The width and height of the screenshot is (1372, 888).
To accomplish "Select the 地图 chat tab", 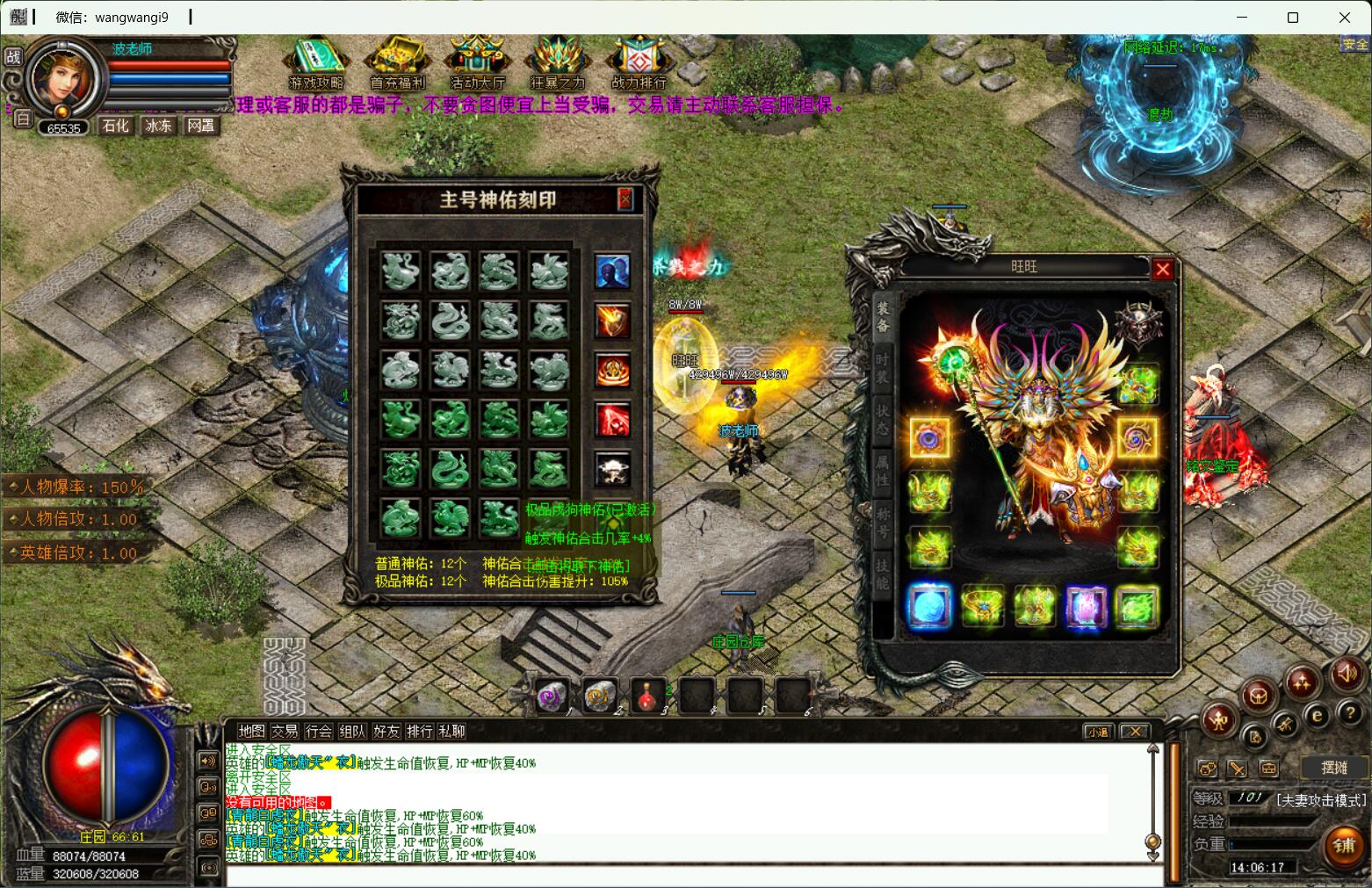I will click(x=251, y=731).
